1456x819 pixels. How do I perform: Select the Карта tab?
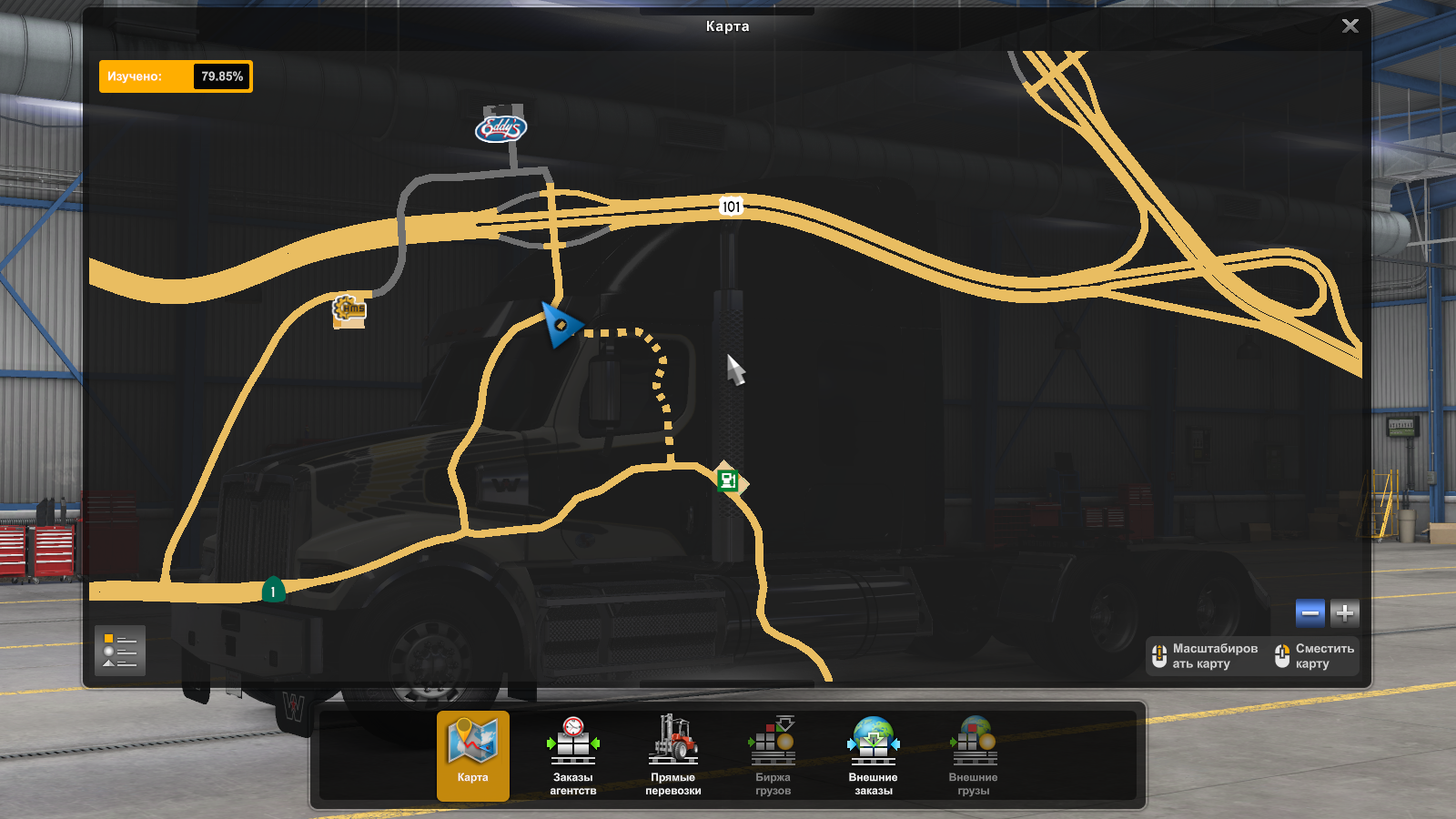(x=473, y=755)
